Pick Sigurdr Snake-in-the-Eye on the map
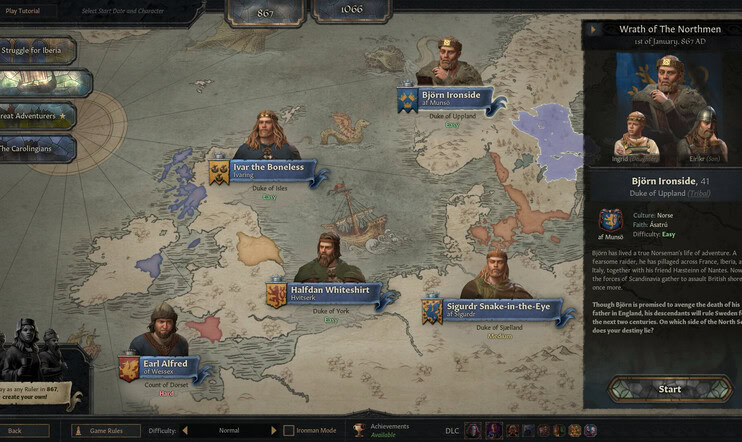This screenshot has height=442, width=742. click(497, 306)
